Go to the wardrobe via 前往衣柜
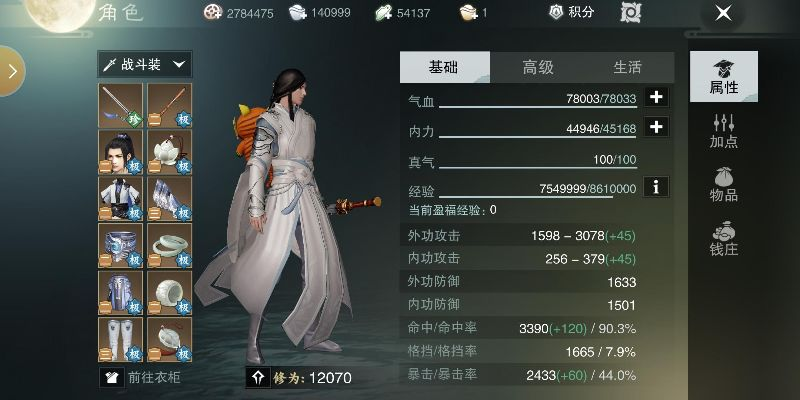 coord(142,377)
